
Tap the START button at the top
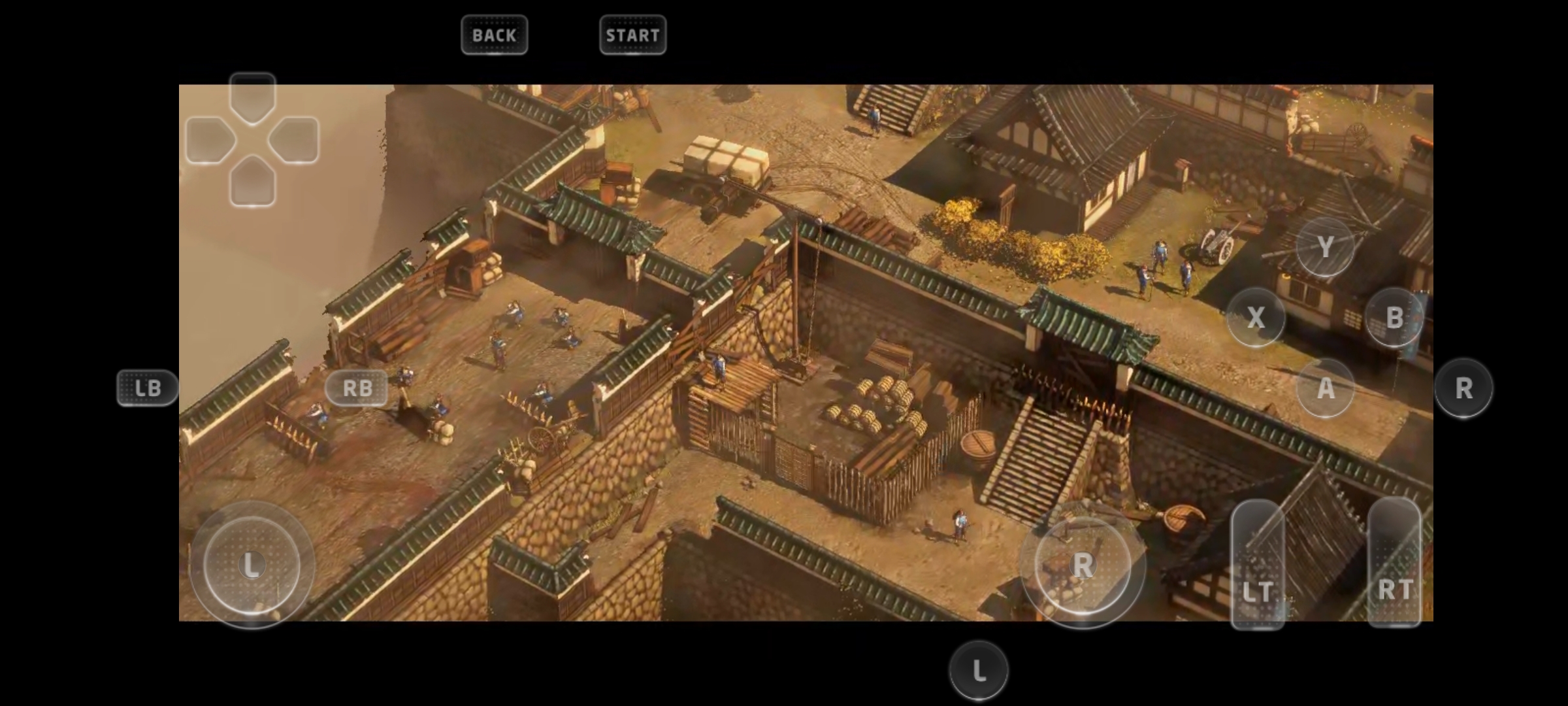point(632,35)
